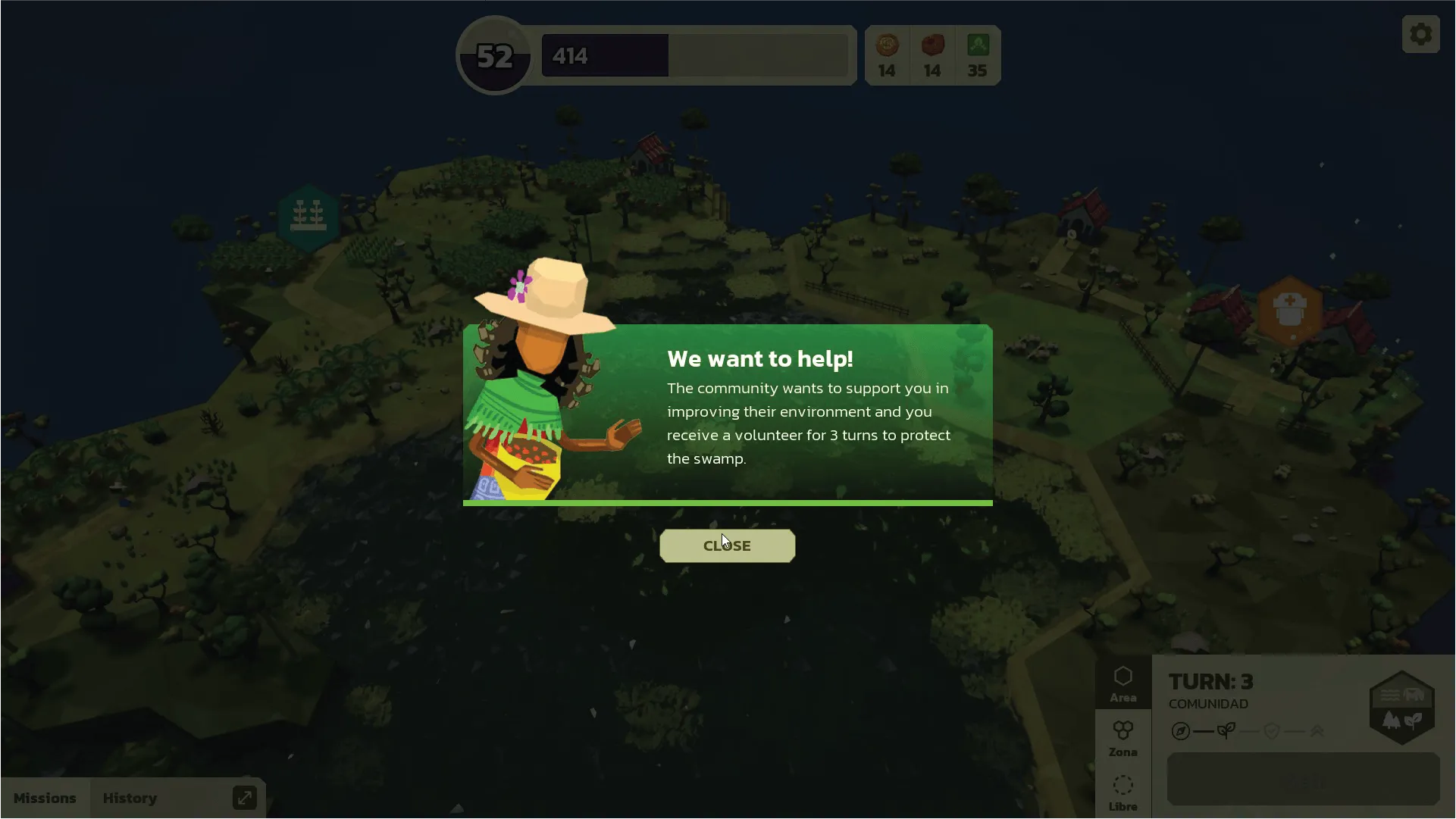Choose the Zona selection mode
The width and height of the screenshot is (1456, 819).
click(1123, 738)
